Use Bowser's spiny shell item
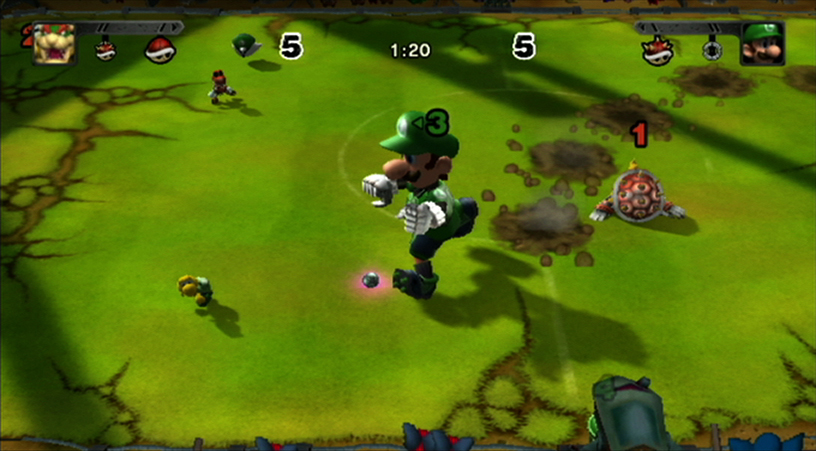Viewport: 816px width, 451px height. 105,49
